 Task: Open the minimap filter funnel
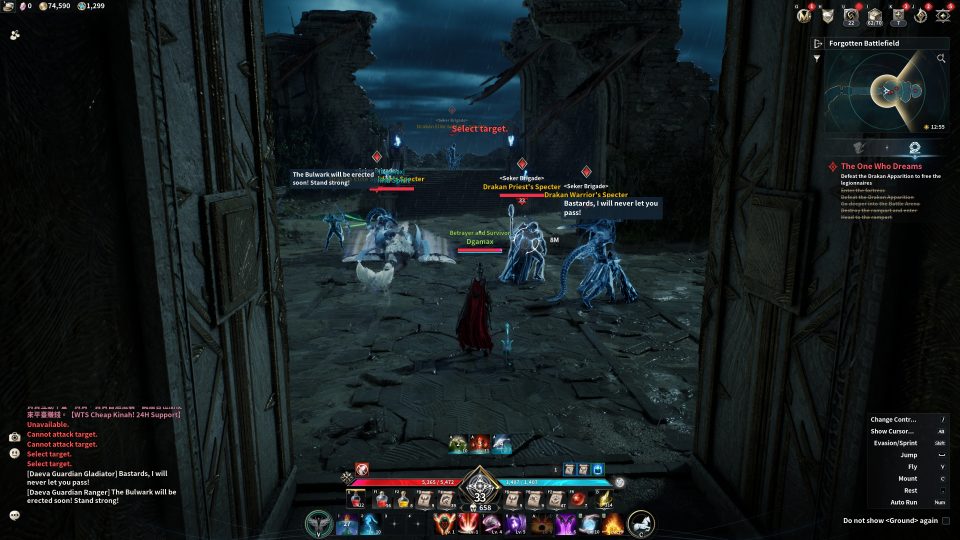pyautogui.click(x=818, y=59)
